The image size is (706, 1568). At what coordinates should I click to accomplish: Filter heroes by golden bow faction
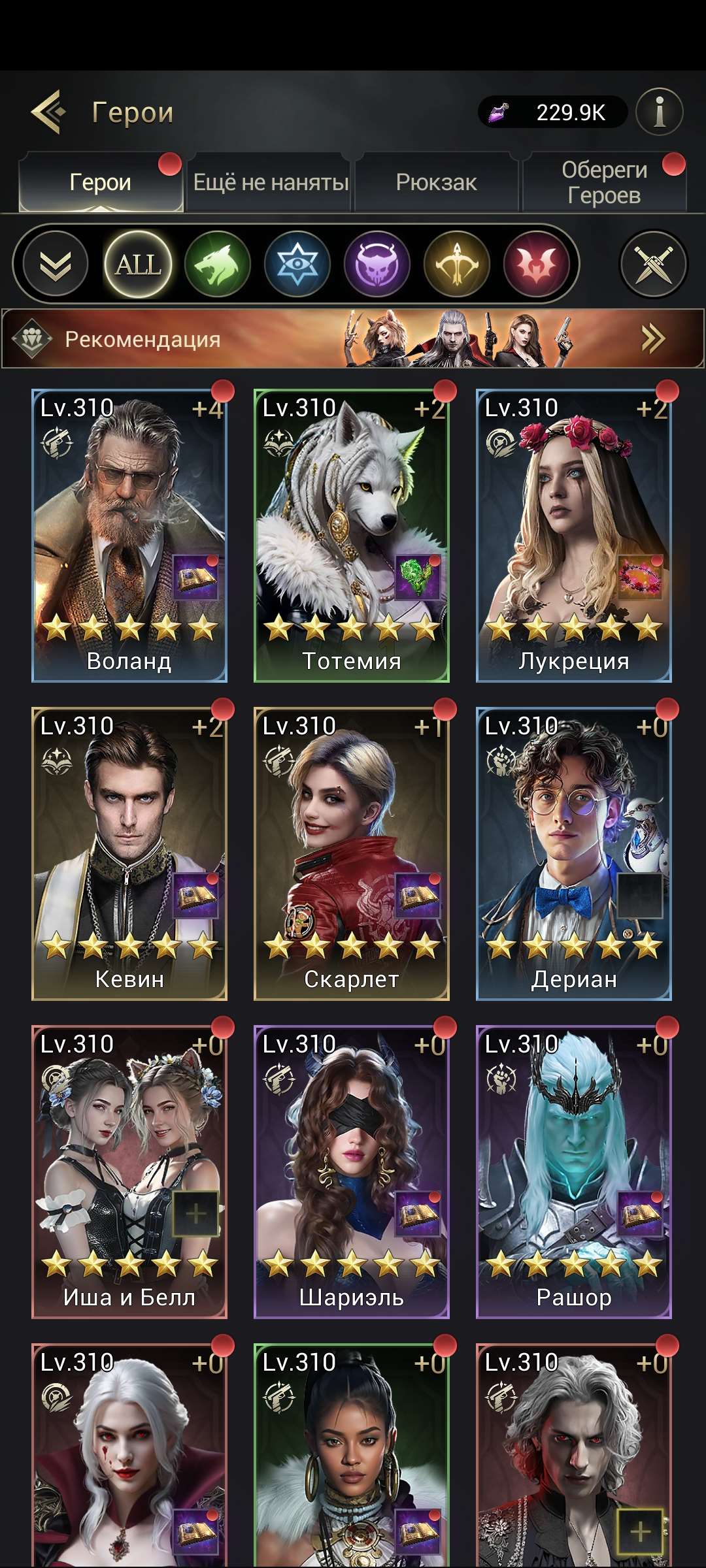(x=457, y=264)
